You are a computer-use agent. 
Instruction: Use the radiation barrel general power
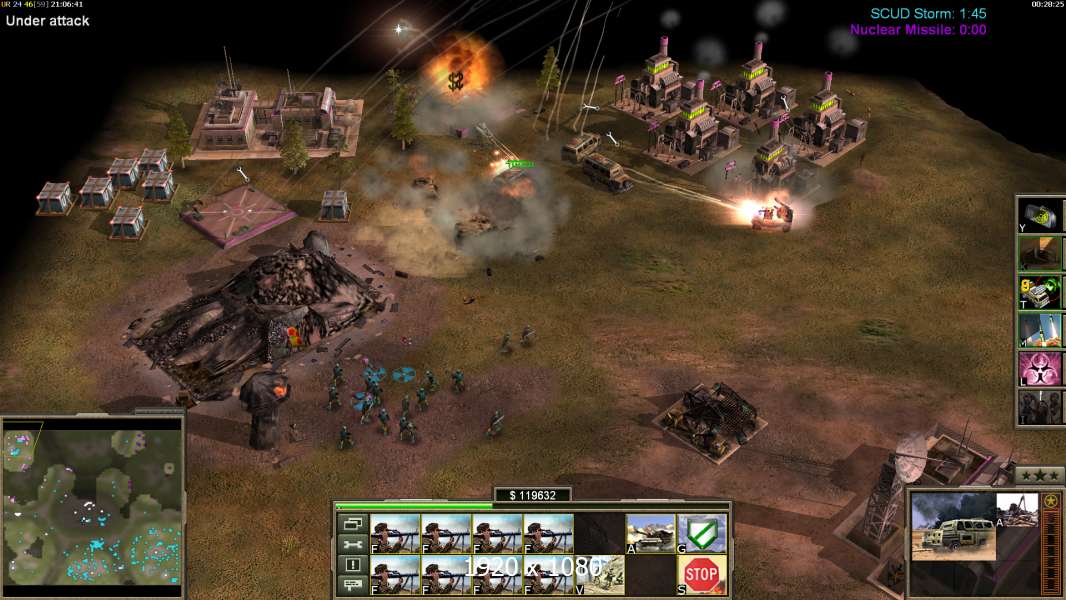point(1040,215)
